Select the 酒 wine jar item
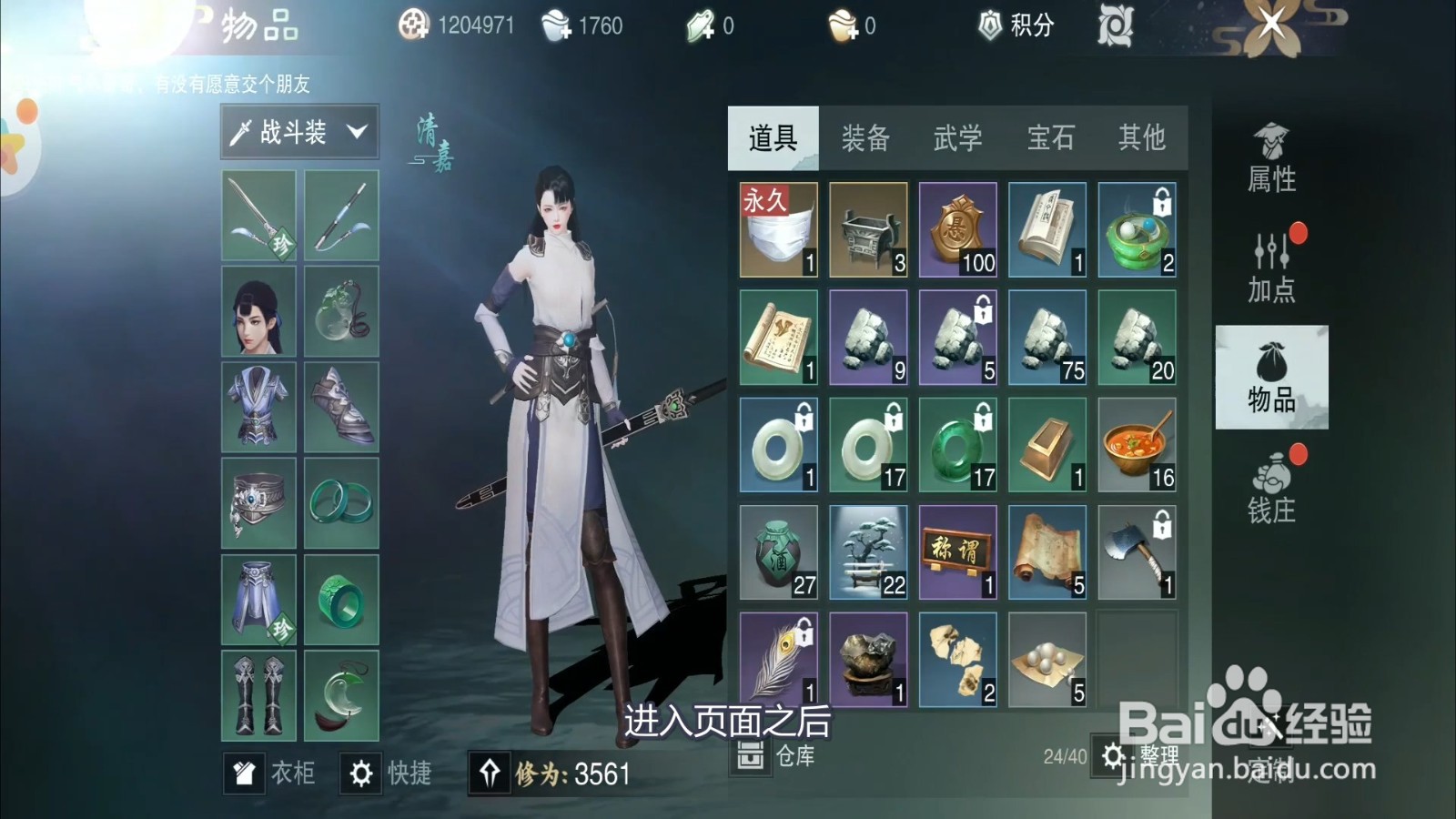 tap(777, 551)
